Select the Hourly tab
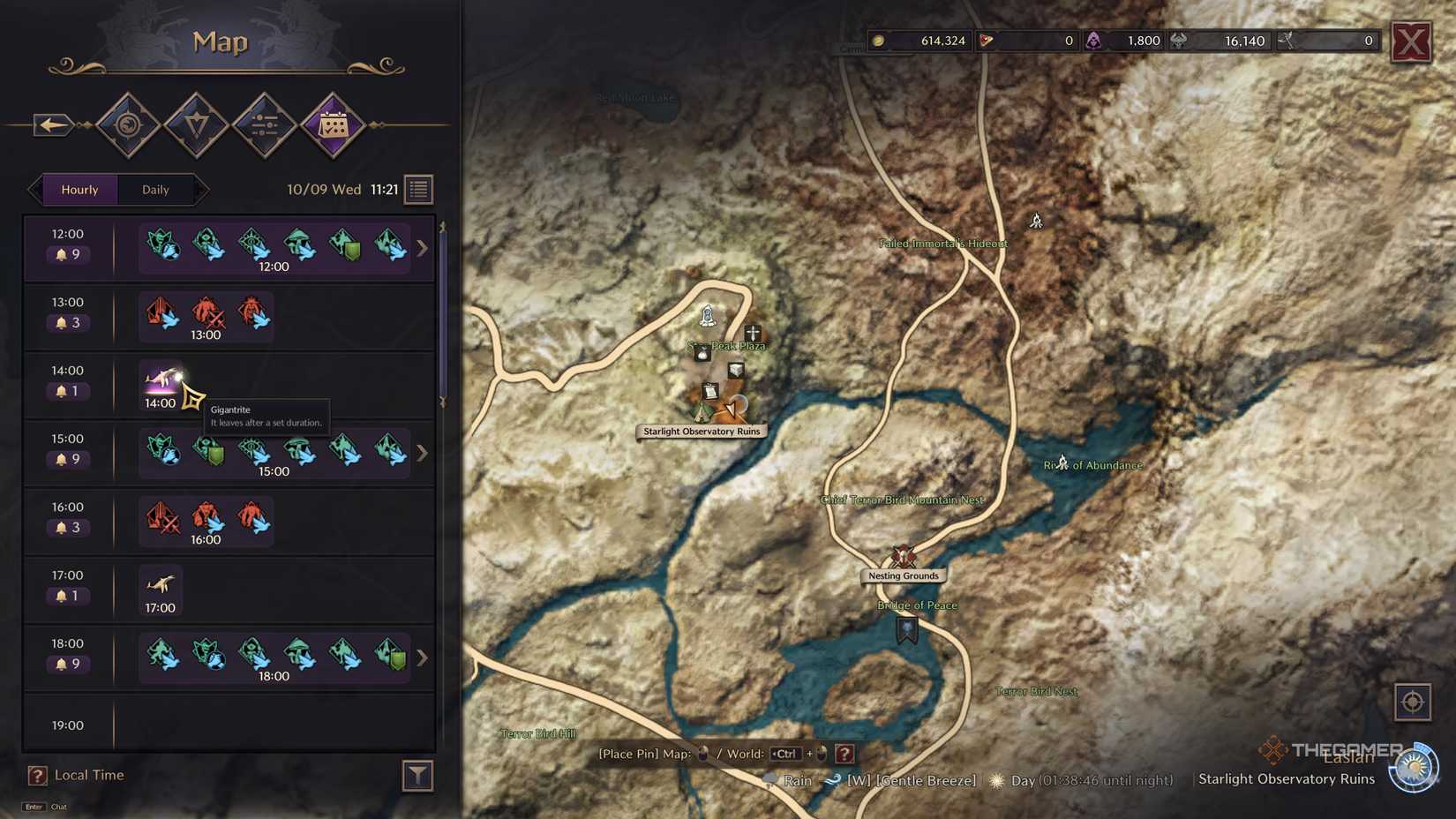The image size is (1456, 819). pos(80,189)
